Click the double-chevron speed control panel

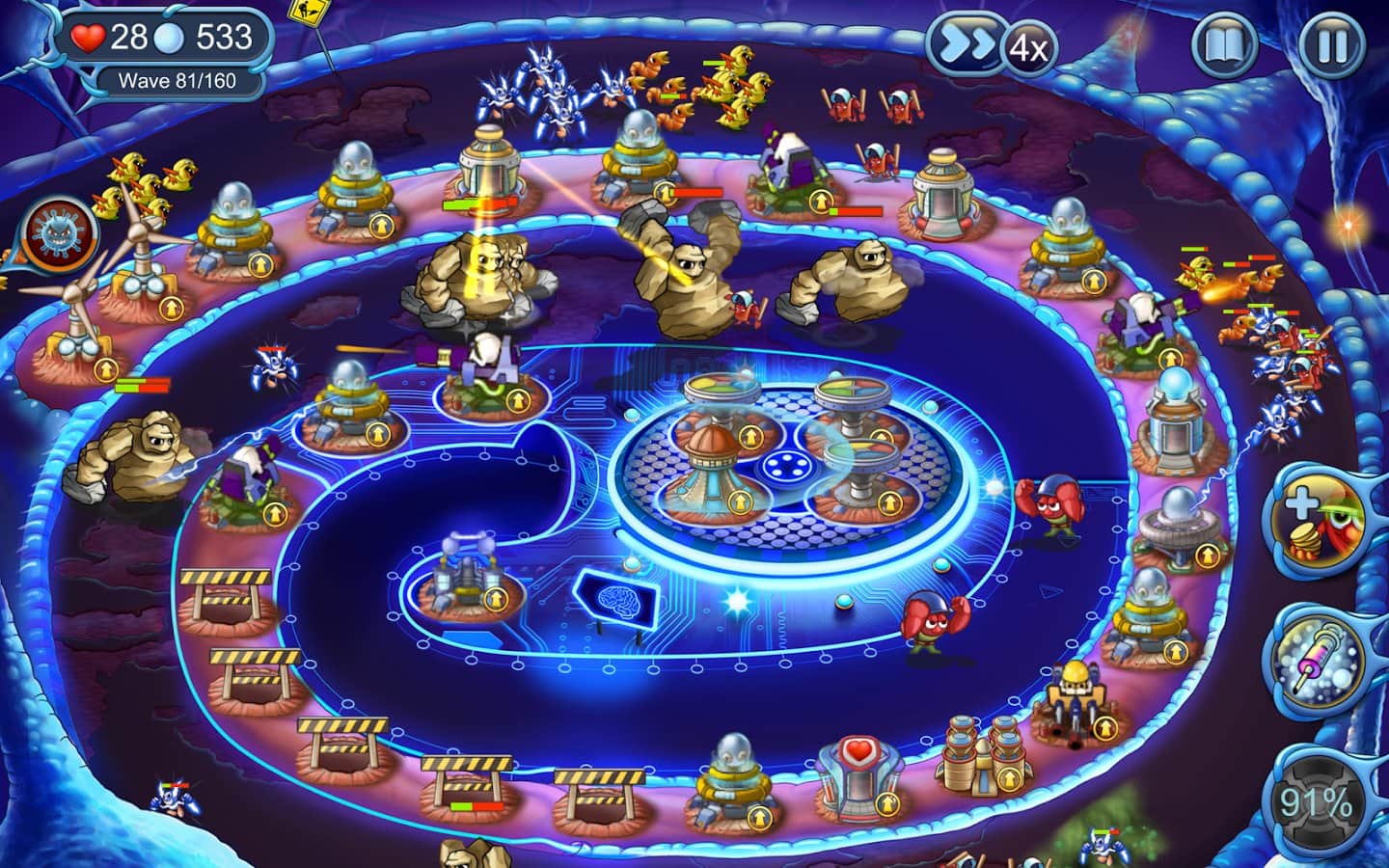click(x=965, y=42)
